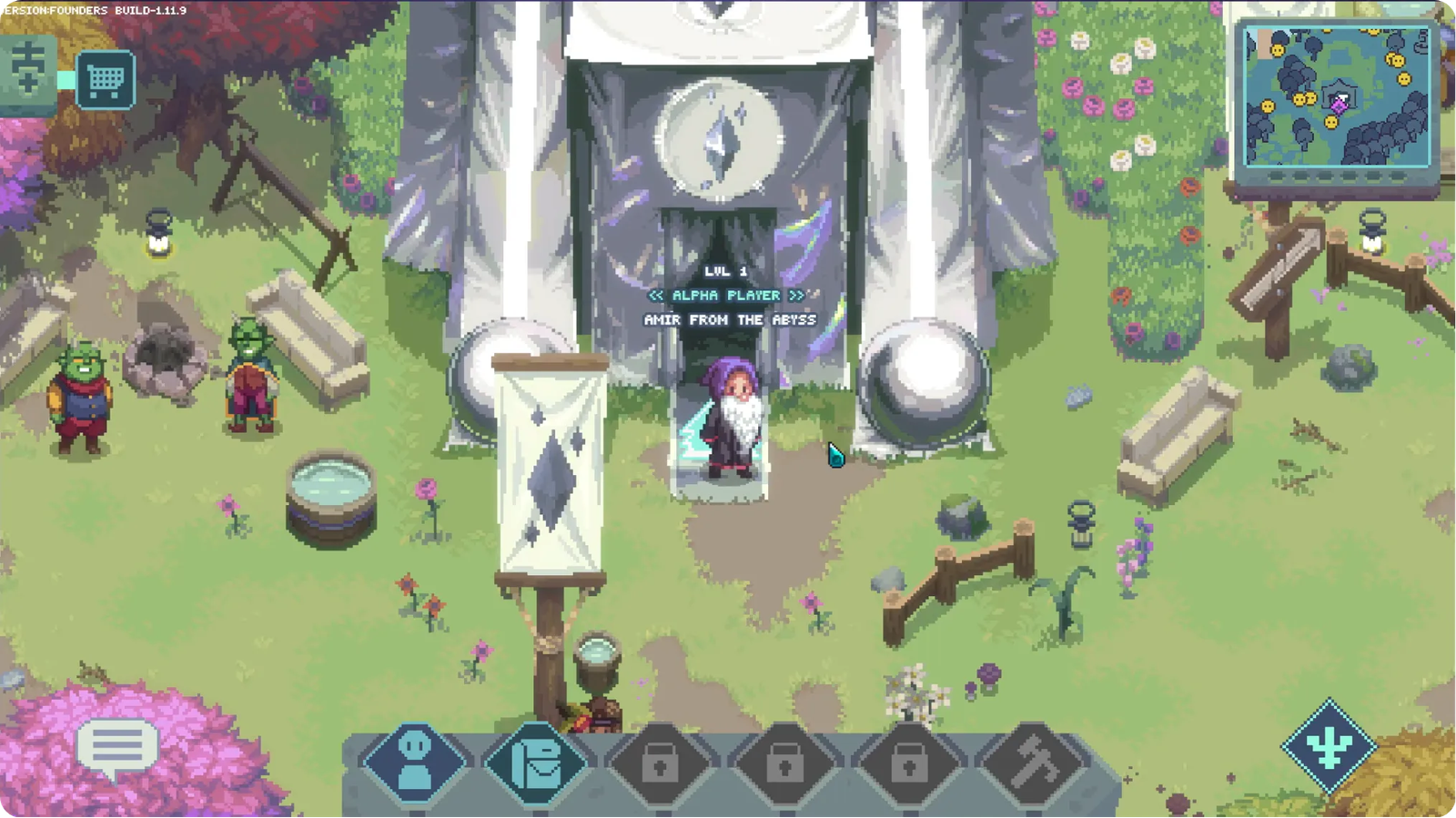Activate the trident diamond button
Screen dimensions: 1456x818
(x=1329, y=746)
